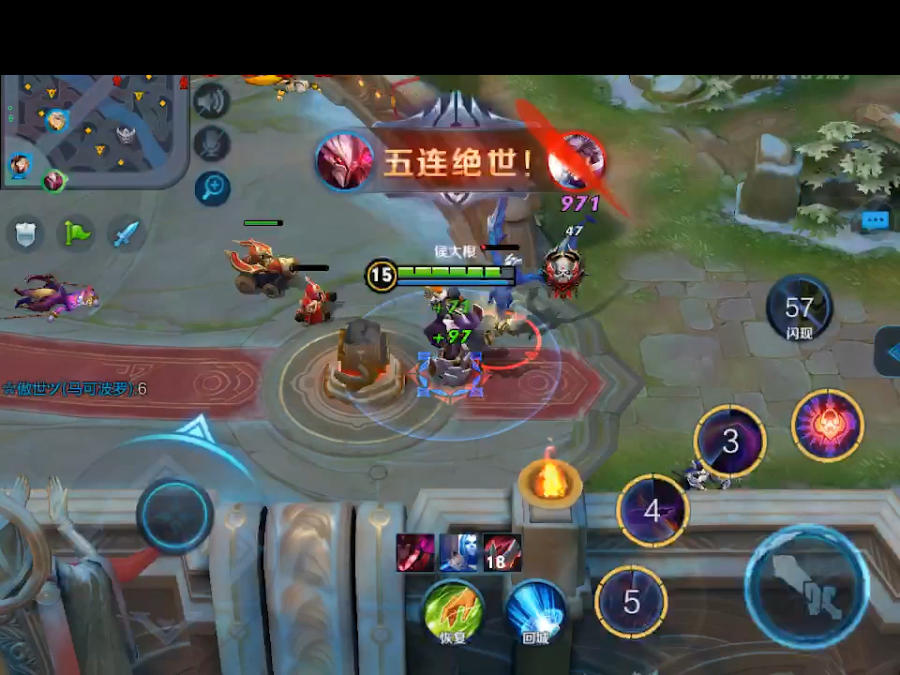Send the shield defend signal
The image size is (900, 675).
pyautogui.click(x=26, y=234)
